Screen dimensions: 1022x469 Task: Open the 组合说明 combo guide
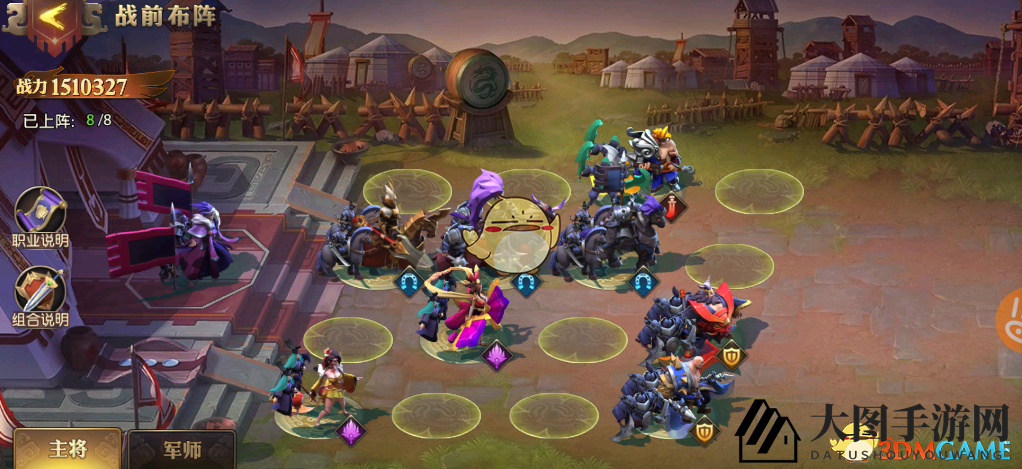pos(40,294)
